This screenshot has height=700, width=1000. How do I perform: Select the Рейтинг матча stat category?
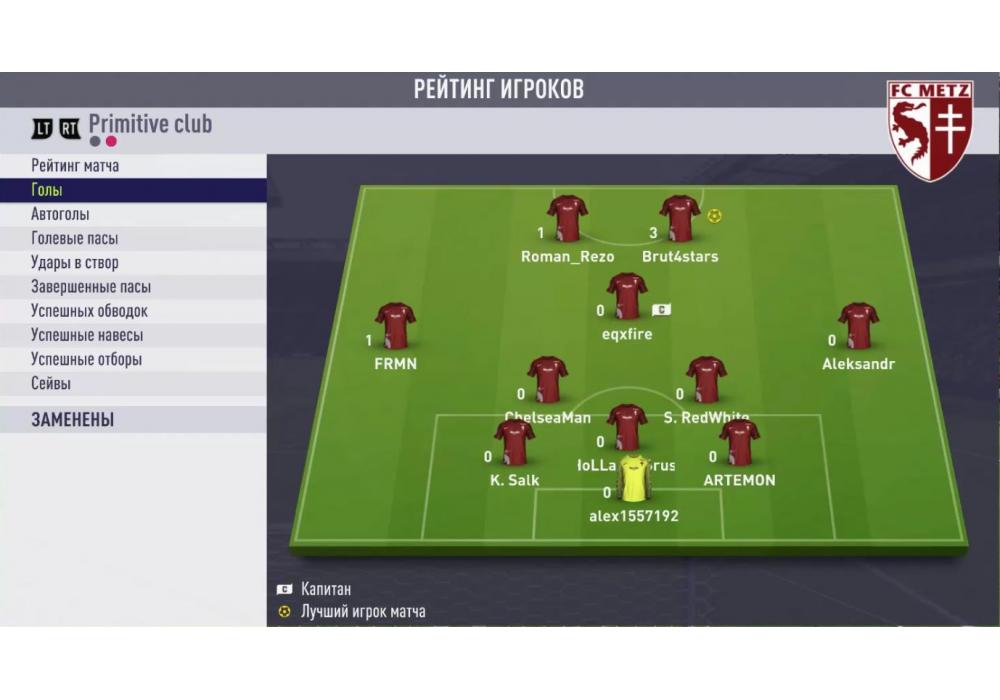point(75,166)
